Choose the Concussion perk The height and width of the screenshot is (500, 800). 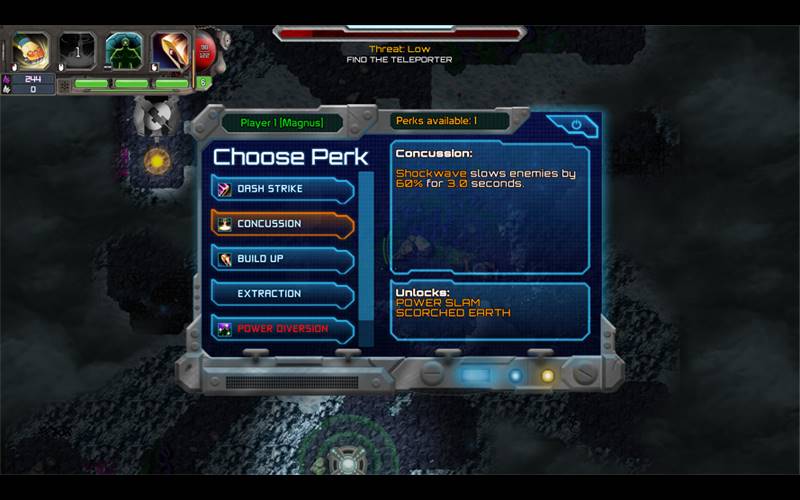pyautogui.click(x=281, y=224)
